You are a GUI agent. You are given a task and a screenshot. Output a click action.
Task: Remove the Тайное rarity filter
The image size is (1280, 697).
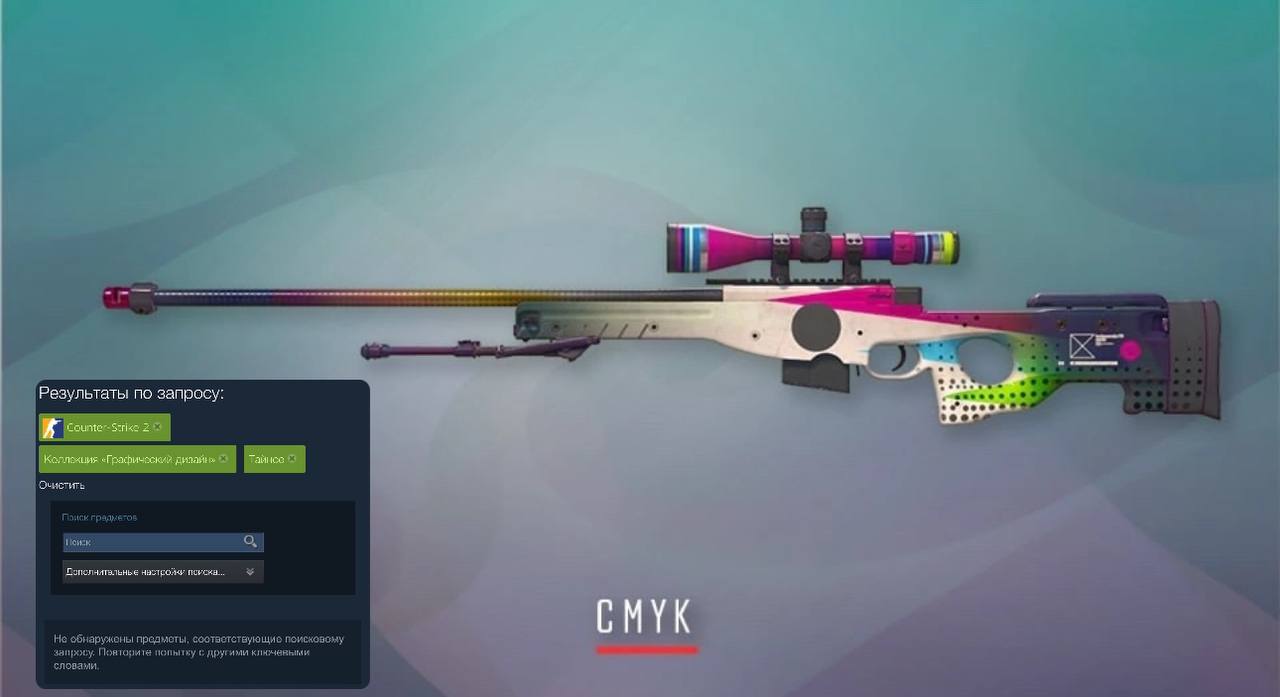pyautogui.click(x=292, y=459)
